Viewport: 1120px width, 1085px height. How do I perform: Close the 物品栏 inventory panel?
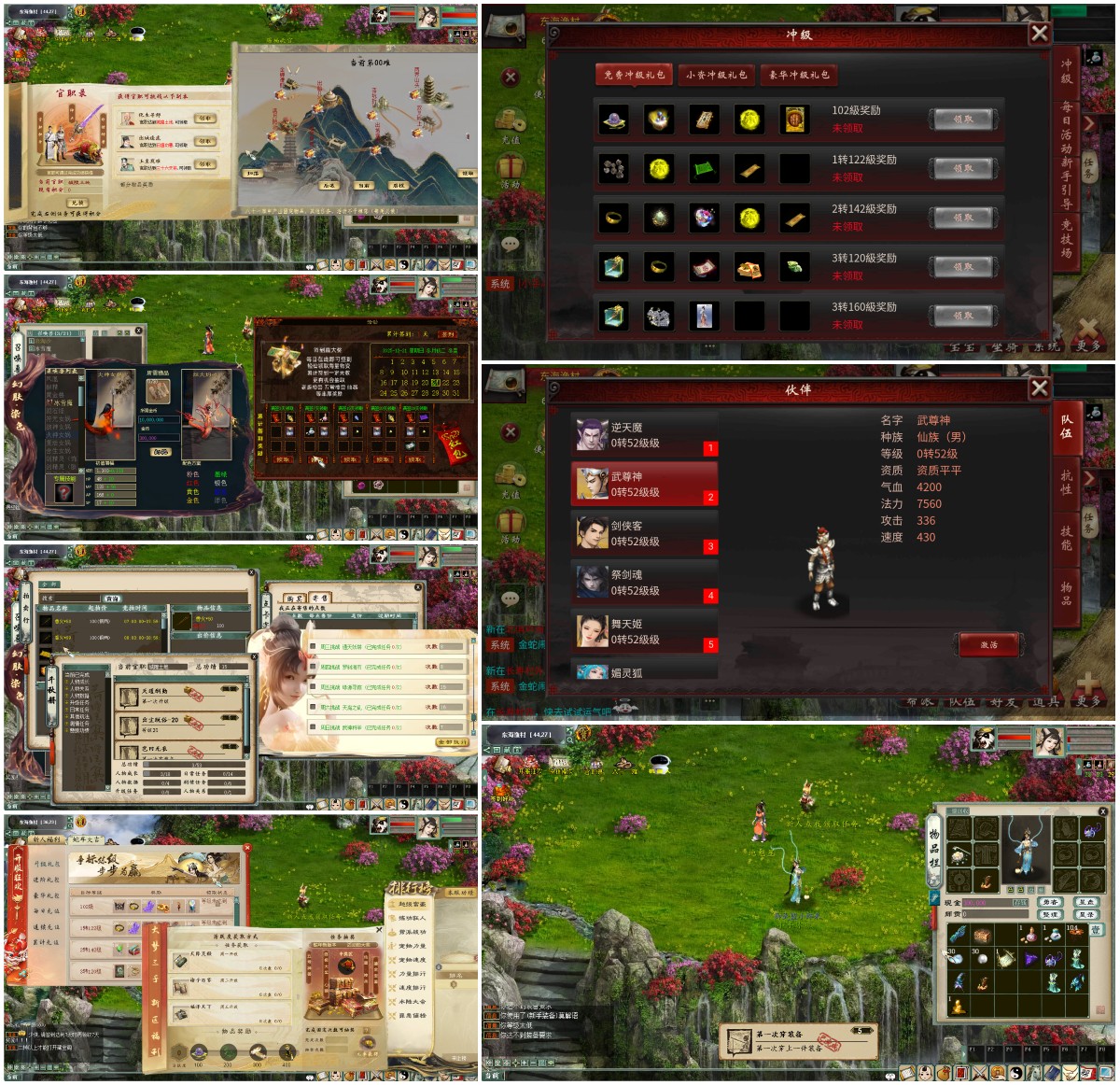[1102, 811]
